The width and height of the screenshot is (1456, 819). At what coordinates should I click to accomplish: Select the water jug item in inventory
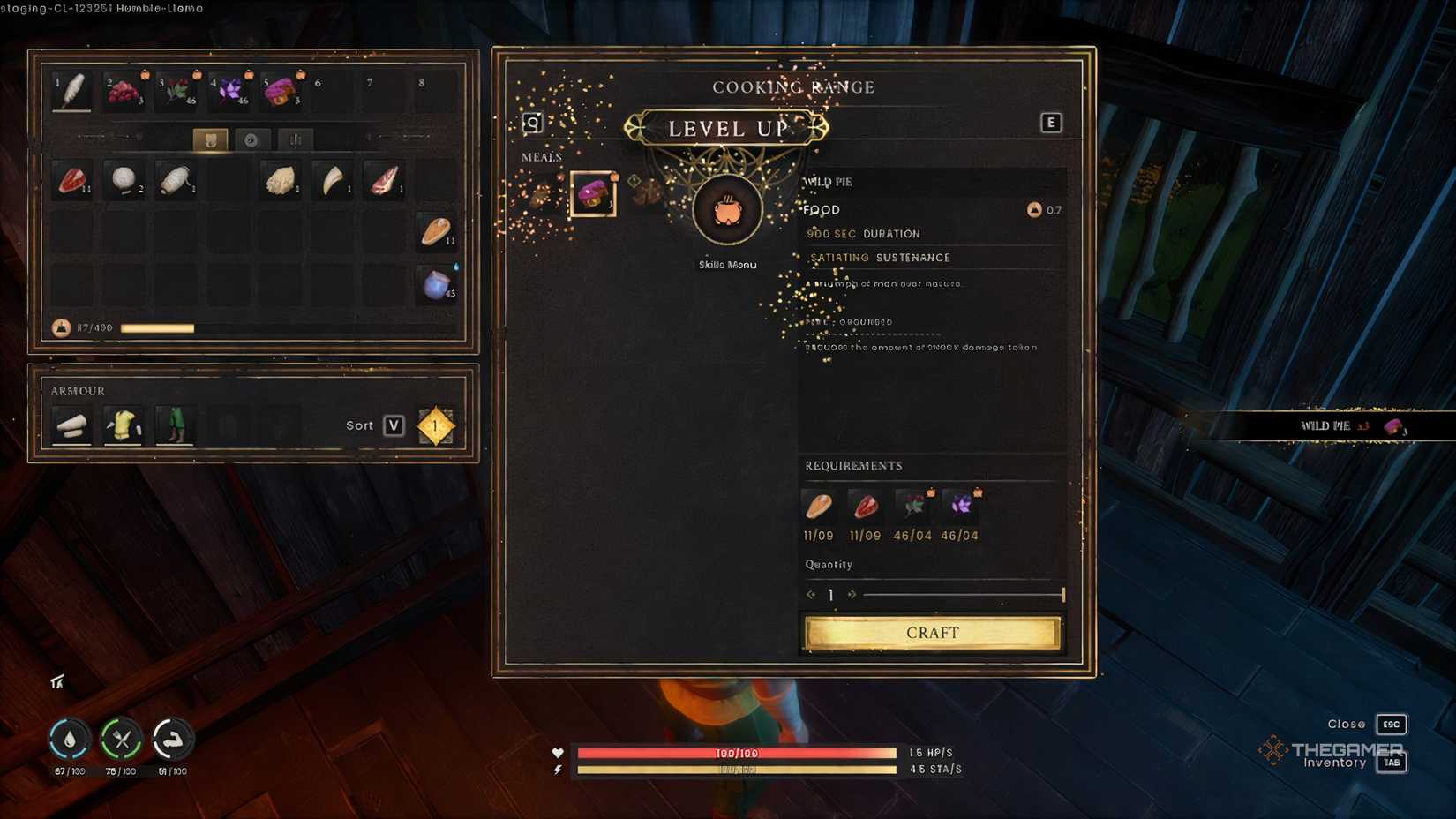(436, 285)
